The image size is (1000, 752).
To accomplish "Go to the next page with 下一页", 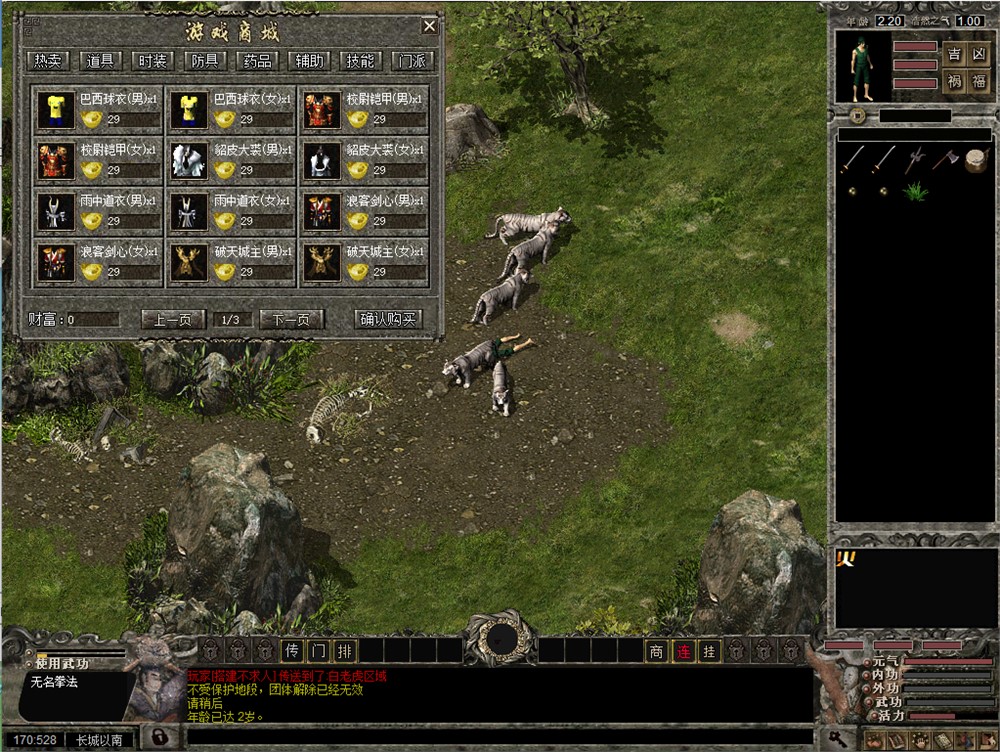I will coord(292,320).
